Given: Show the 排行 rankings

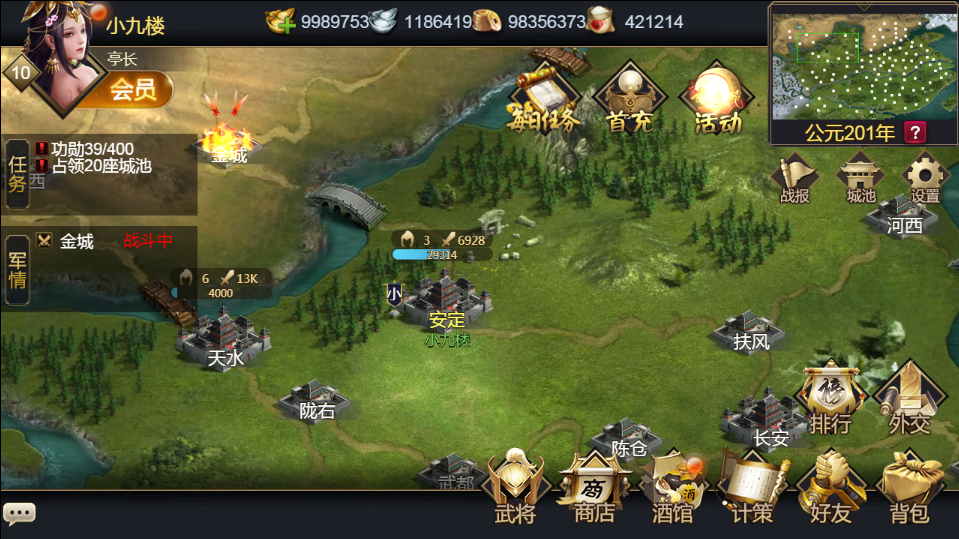Looking at the screenshot, I should coord(831,400).
